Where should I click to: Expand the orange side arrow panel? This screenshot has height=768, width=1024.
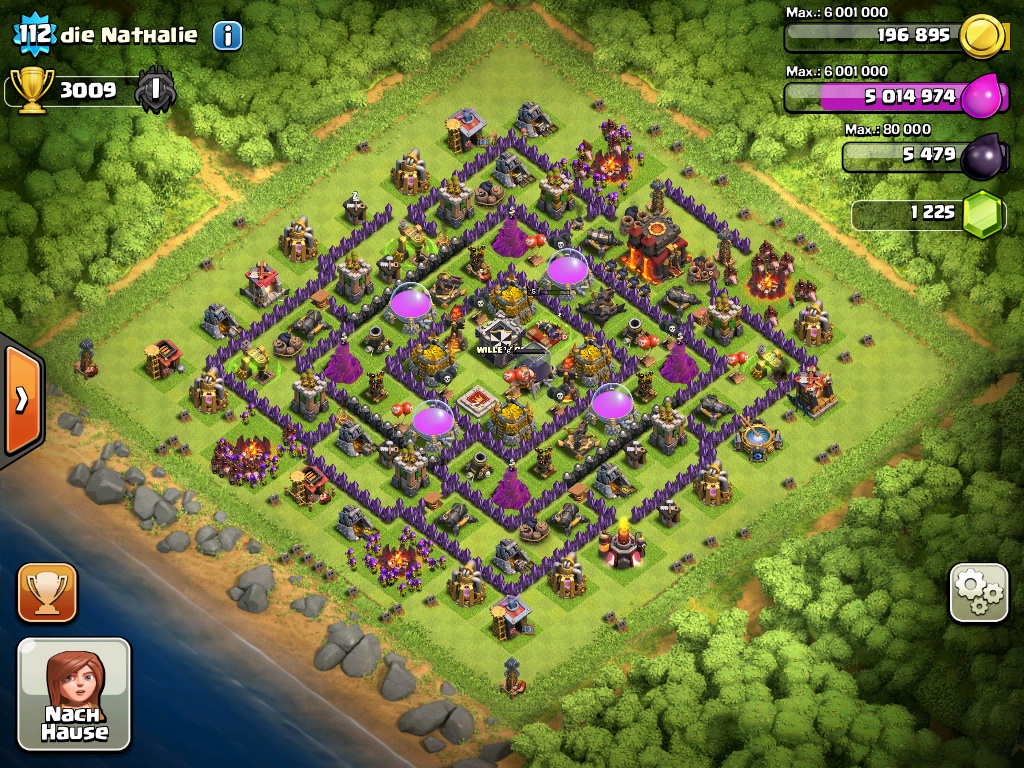[x=21, y=400]
